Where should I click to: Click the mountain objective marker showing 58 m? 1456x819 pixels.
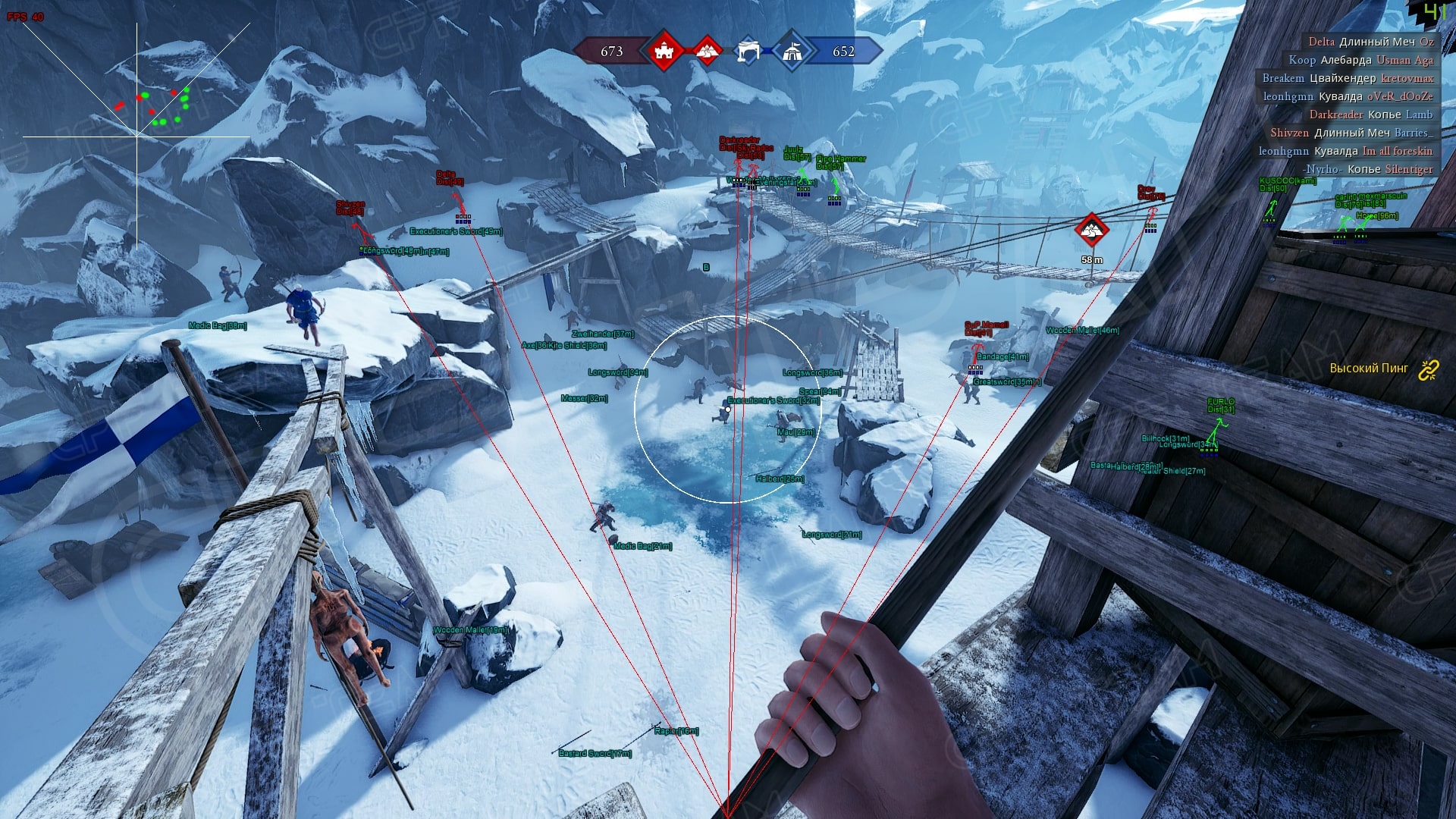1092,230
